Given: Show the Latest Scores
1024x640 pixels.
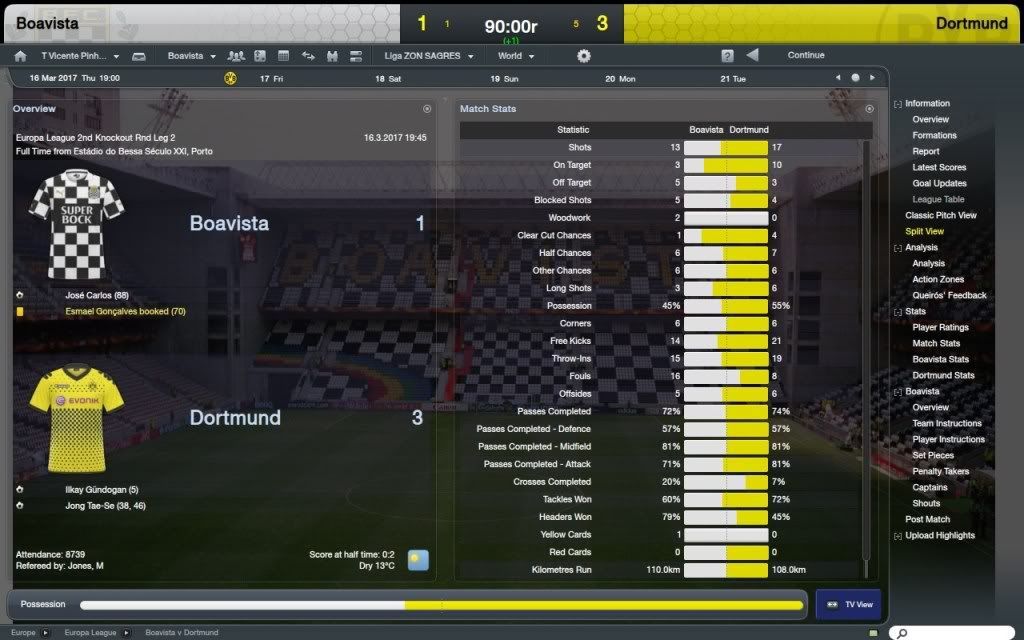Looking at the screenshot, I should tap(939, 168).
